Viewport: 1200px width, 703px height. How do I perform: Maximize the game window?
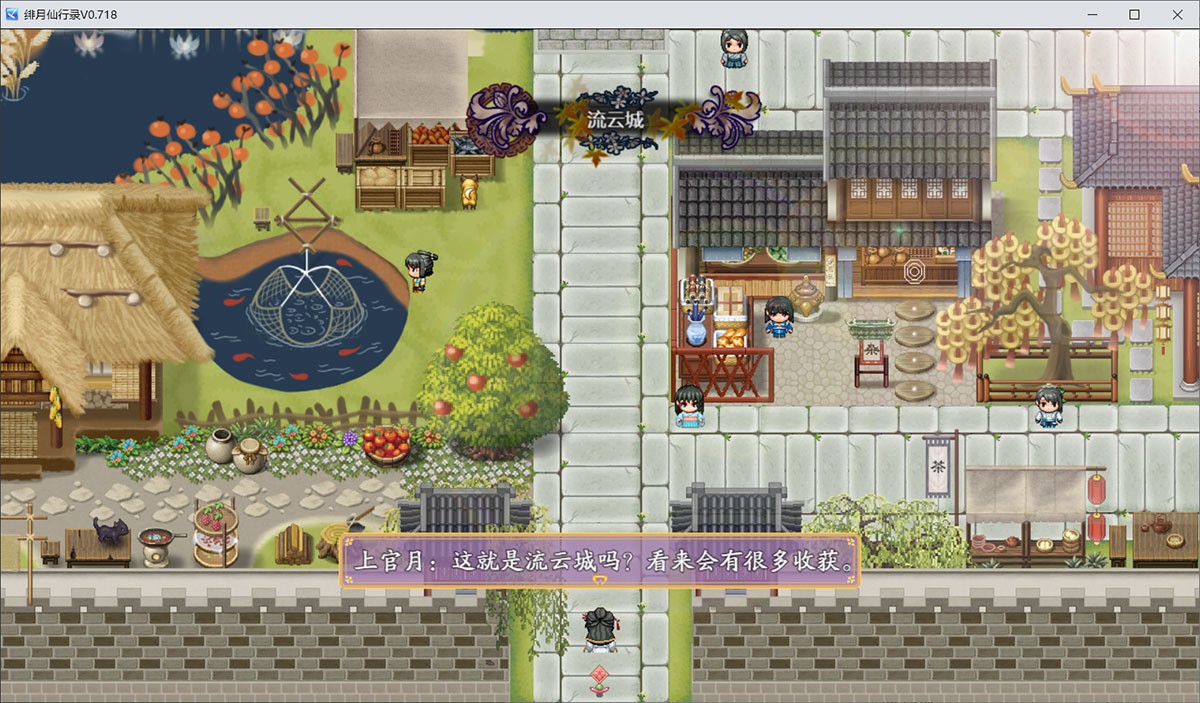1134,14
